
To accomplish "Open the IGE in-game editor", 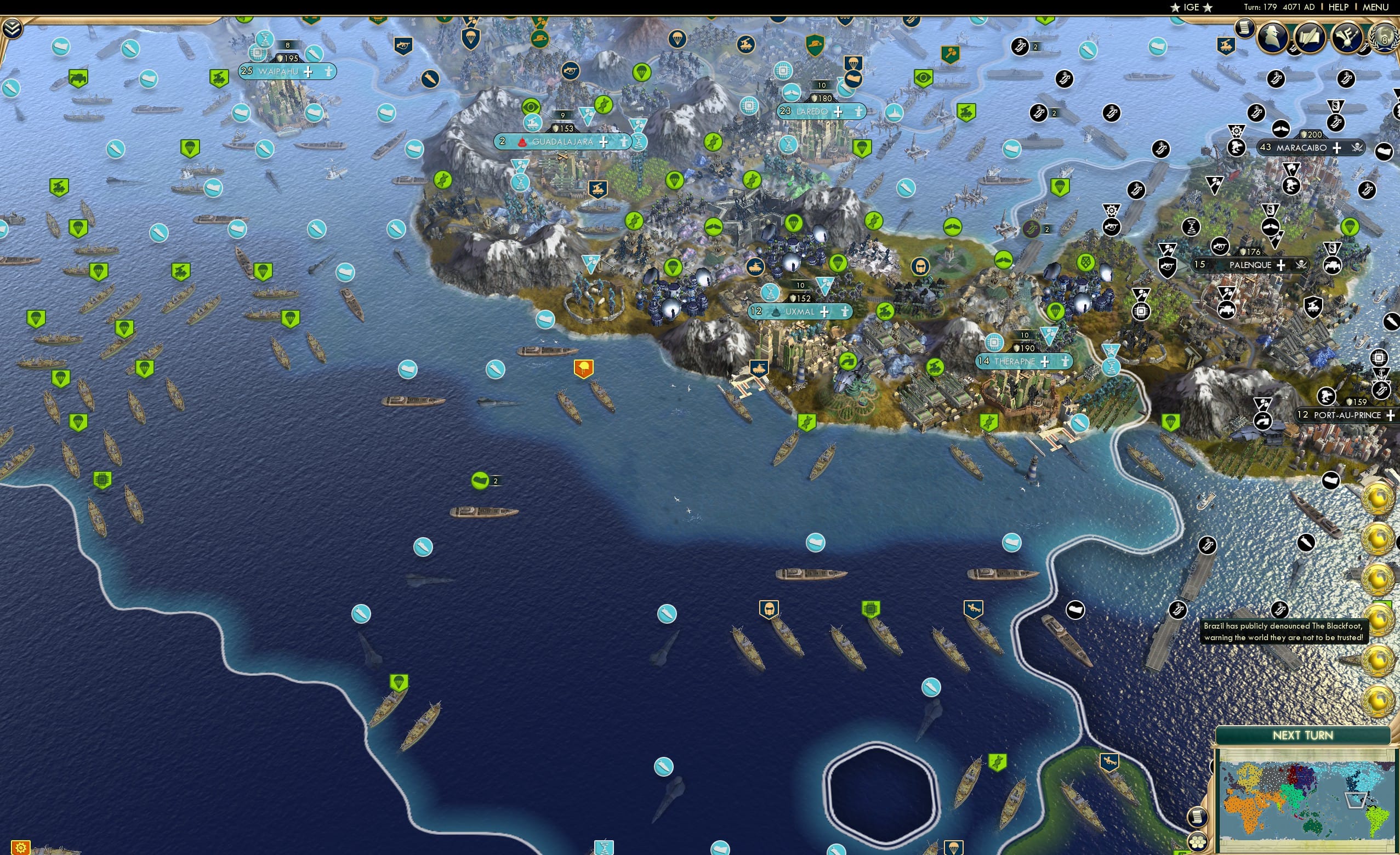I will [x=1191, y=7].
